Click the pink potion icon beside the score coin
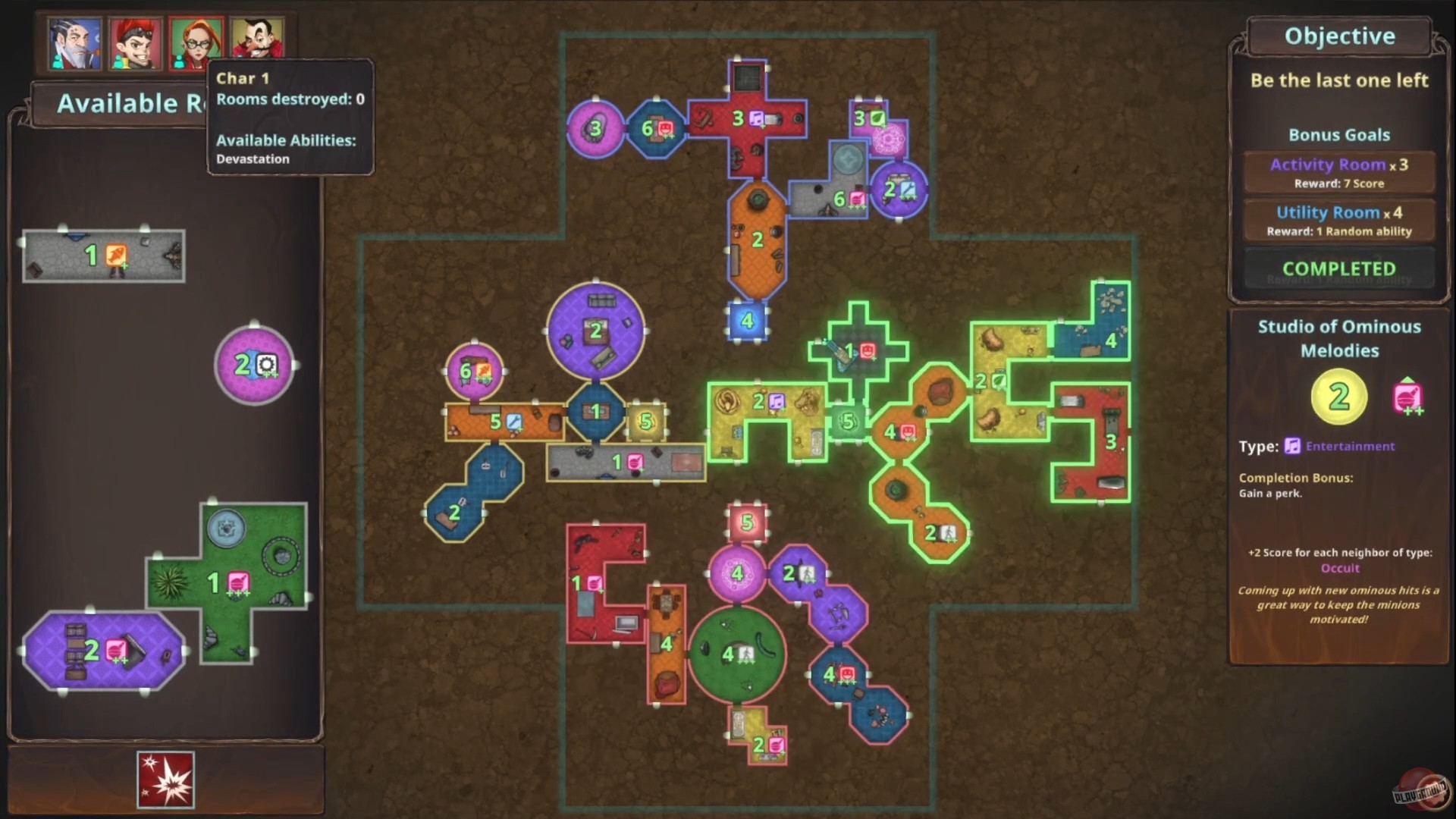 point(1407,396)
